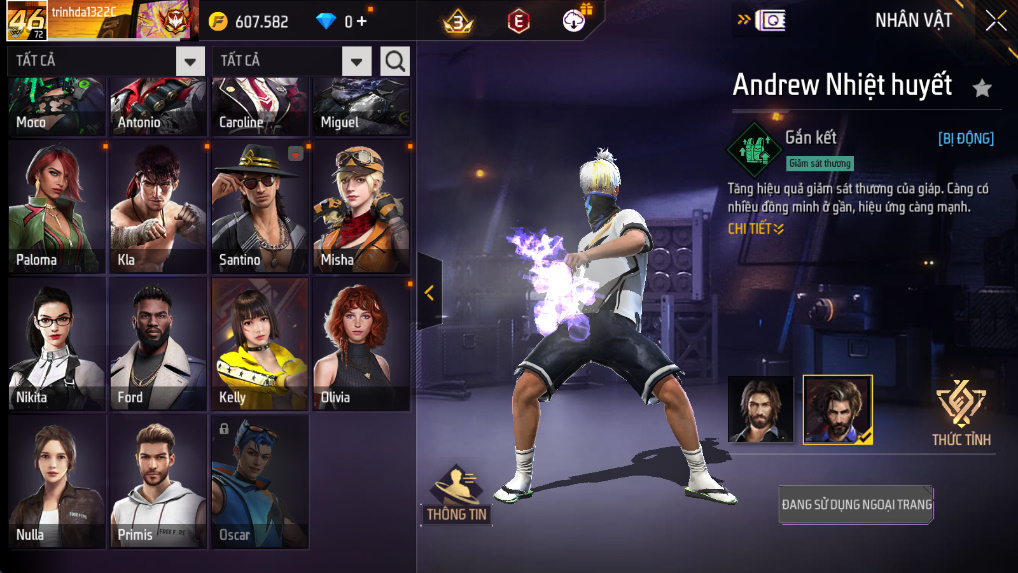
Task: Choose Ford from the character grid
Action: click(x=158, y=343)
